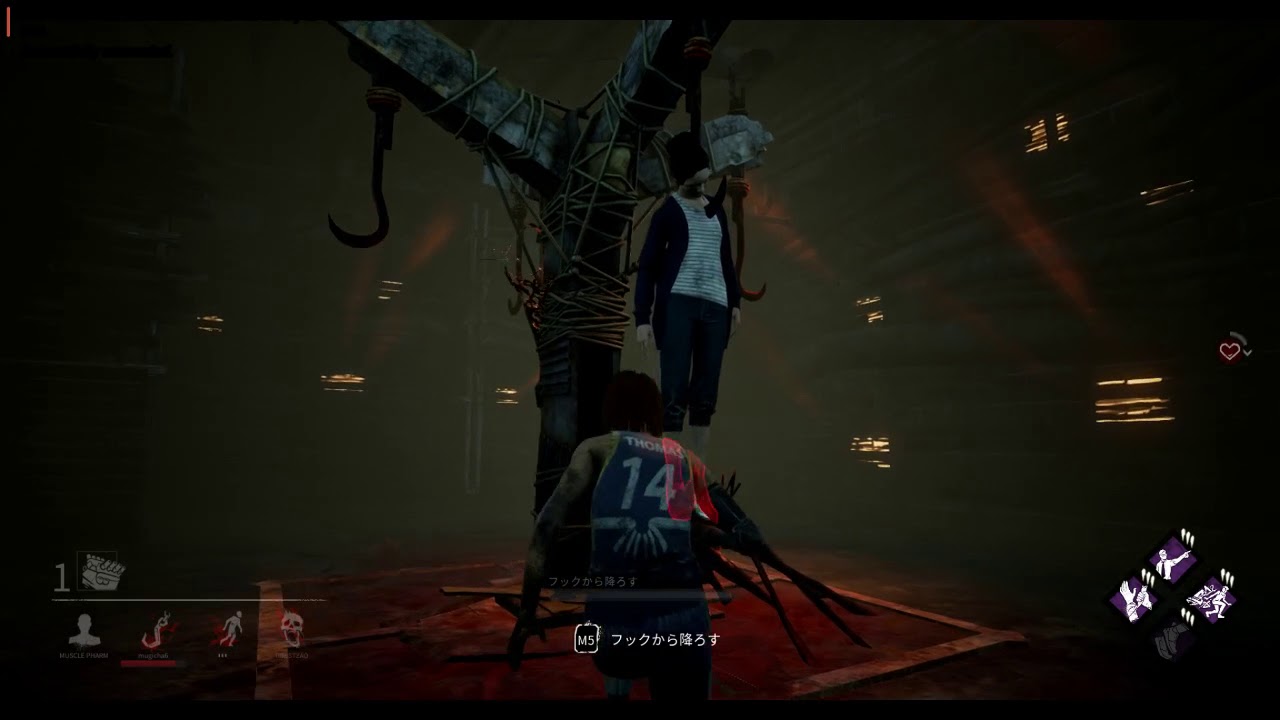The width and height of the screenshot is (1280, 720).
Task: Click the heart status effect icon
Action: coord(1231,350)
